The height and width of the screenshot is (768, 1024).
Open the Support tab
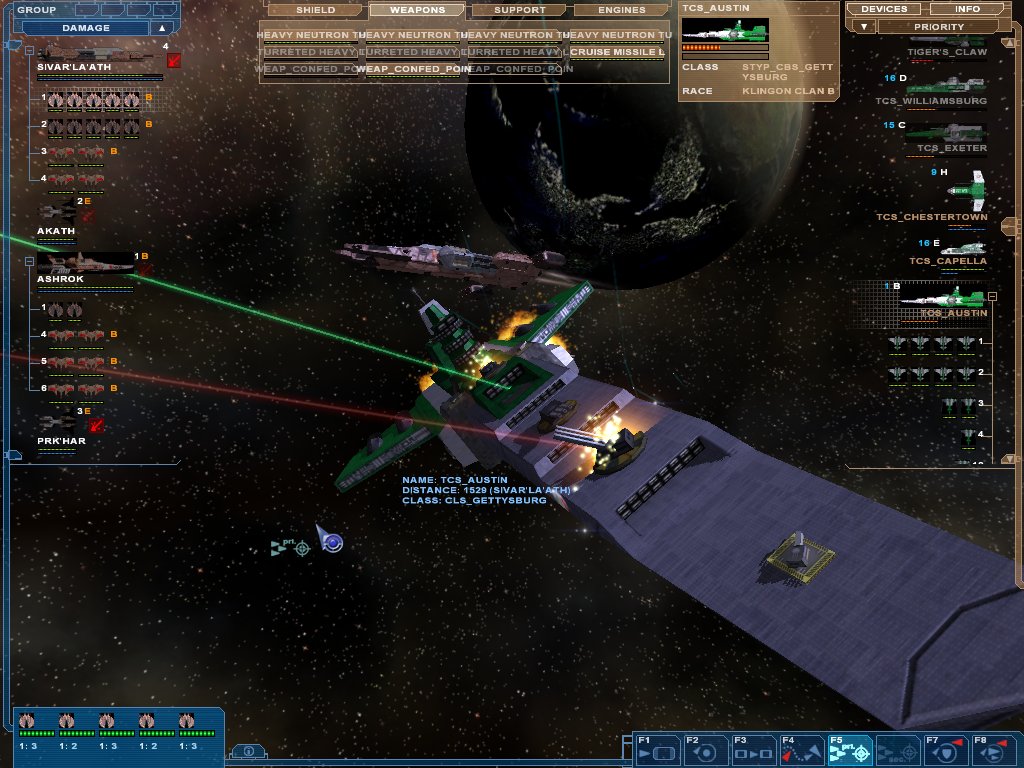519,10
